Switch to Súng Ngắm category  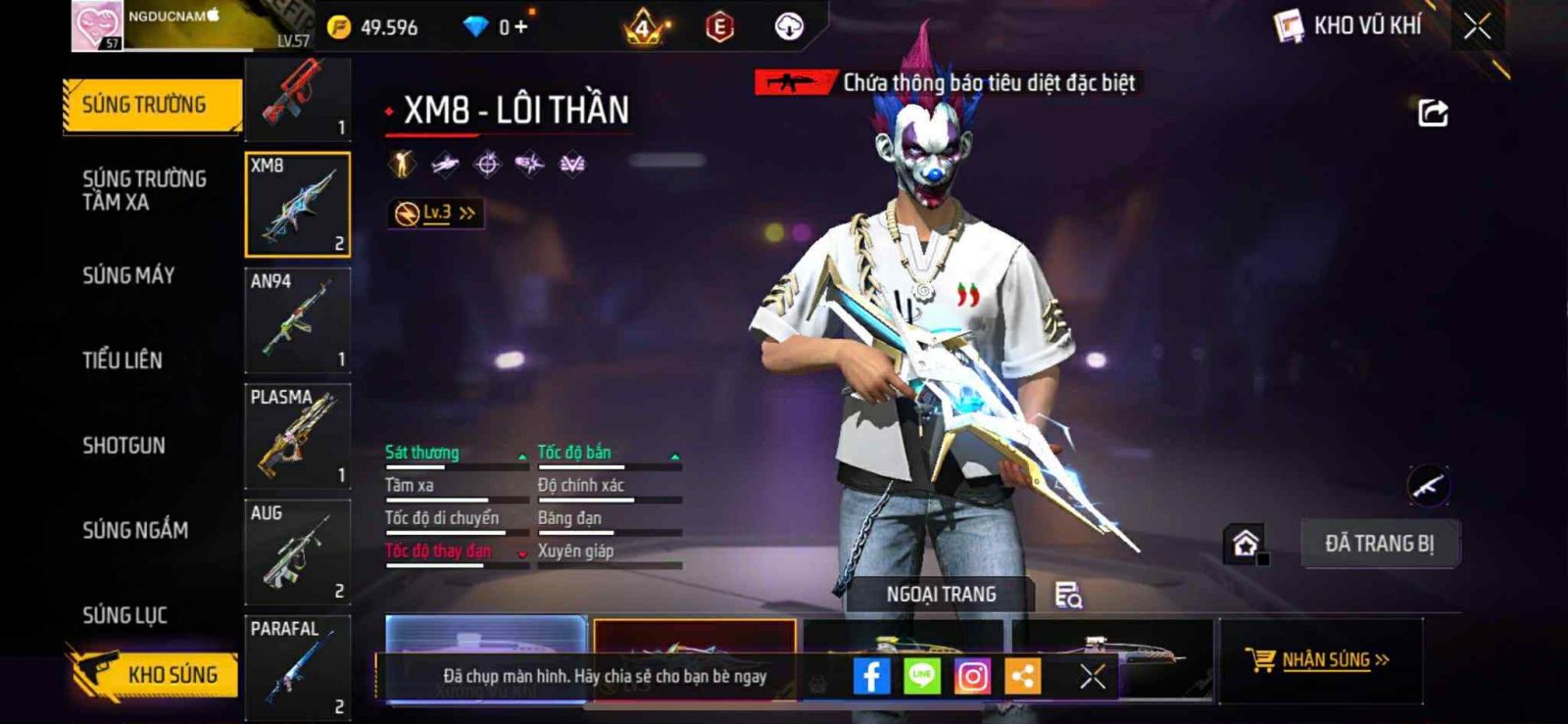pyautogui.click(x=135, y=530)
